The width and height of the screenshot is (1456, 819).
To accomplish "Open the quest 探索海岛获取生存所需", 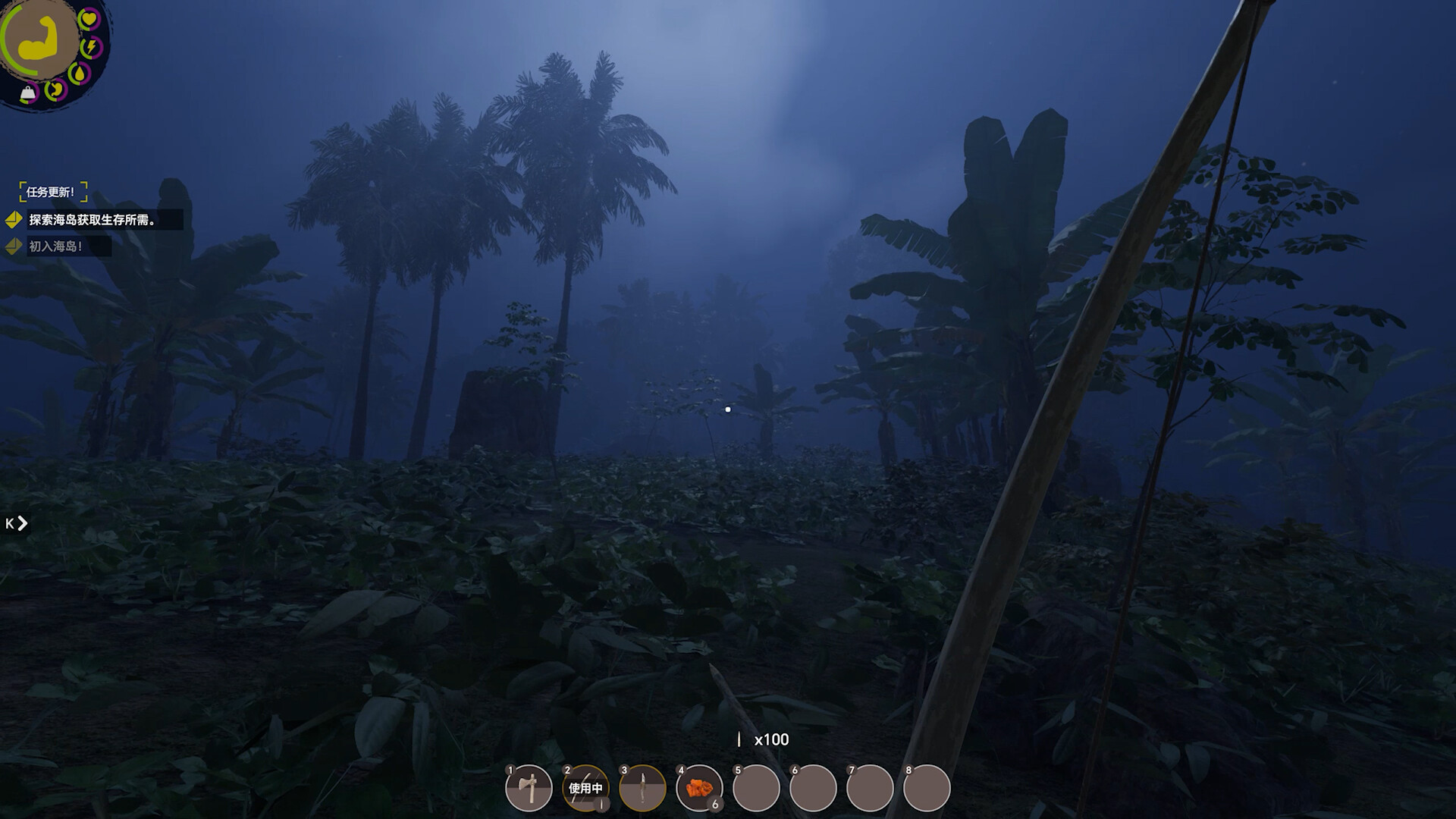I will (x=93, y=220).
